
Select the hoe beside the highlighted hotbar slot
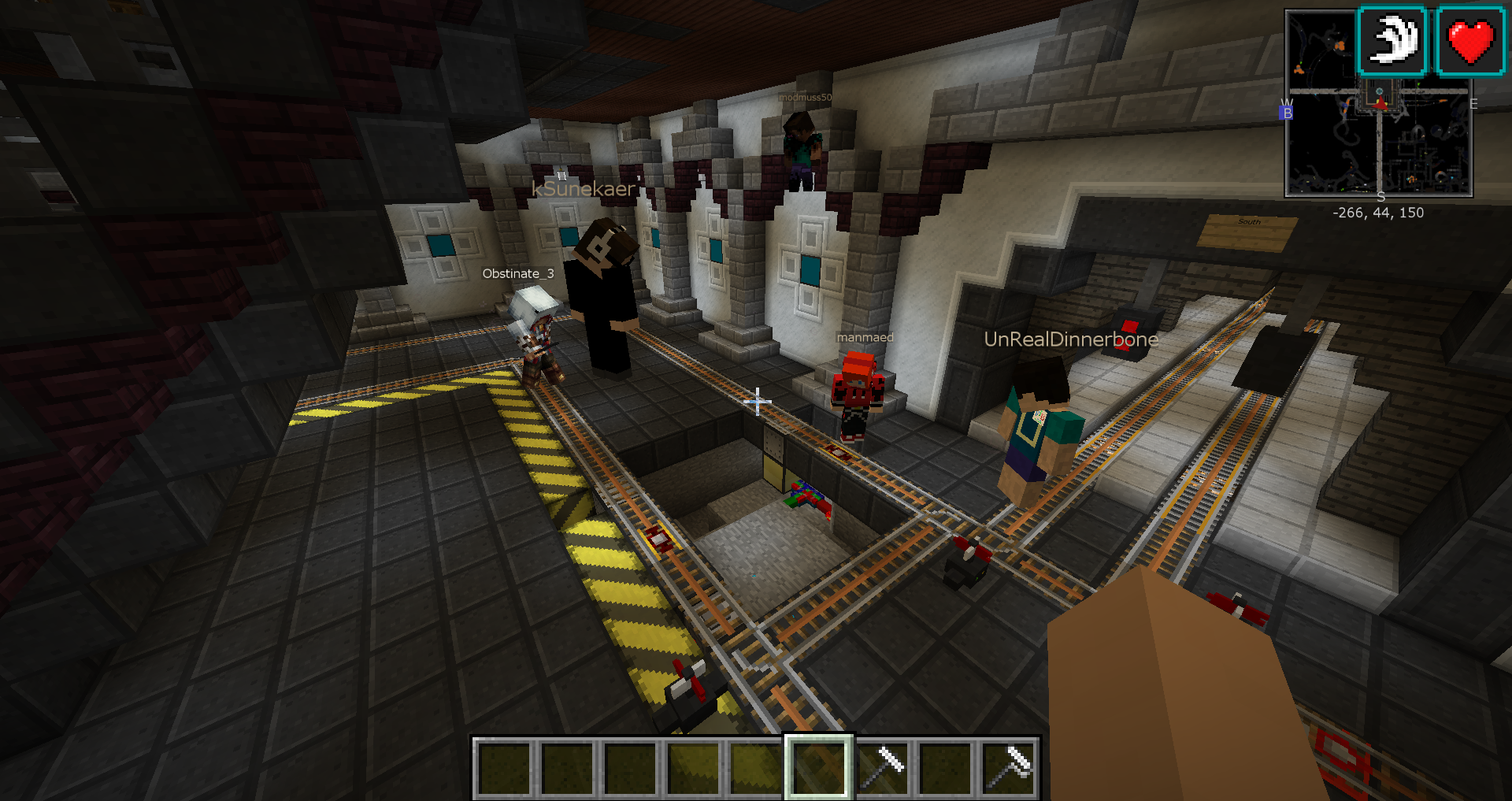882,767
